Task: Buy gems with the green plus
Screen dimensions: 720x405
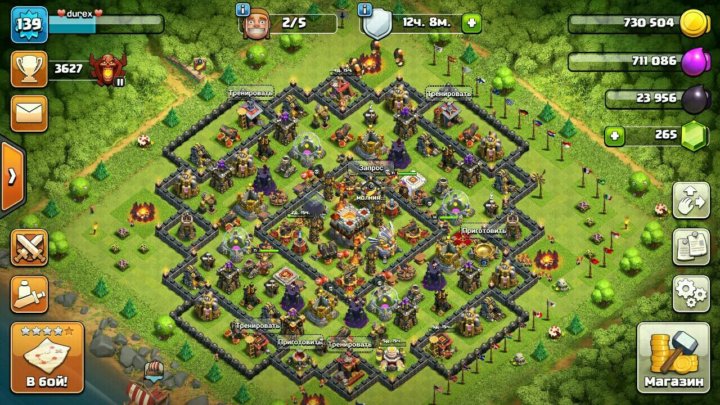Action: [x=614, y=135]
